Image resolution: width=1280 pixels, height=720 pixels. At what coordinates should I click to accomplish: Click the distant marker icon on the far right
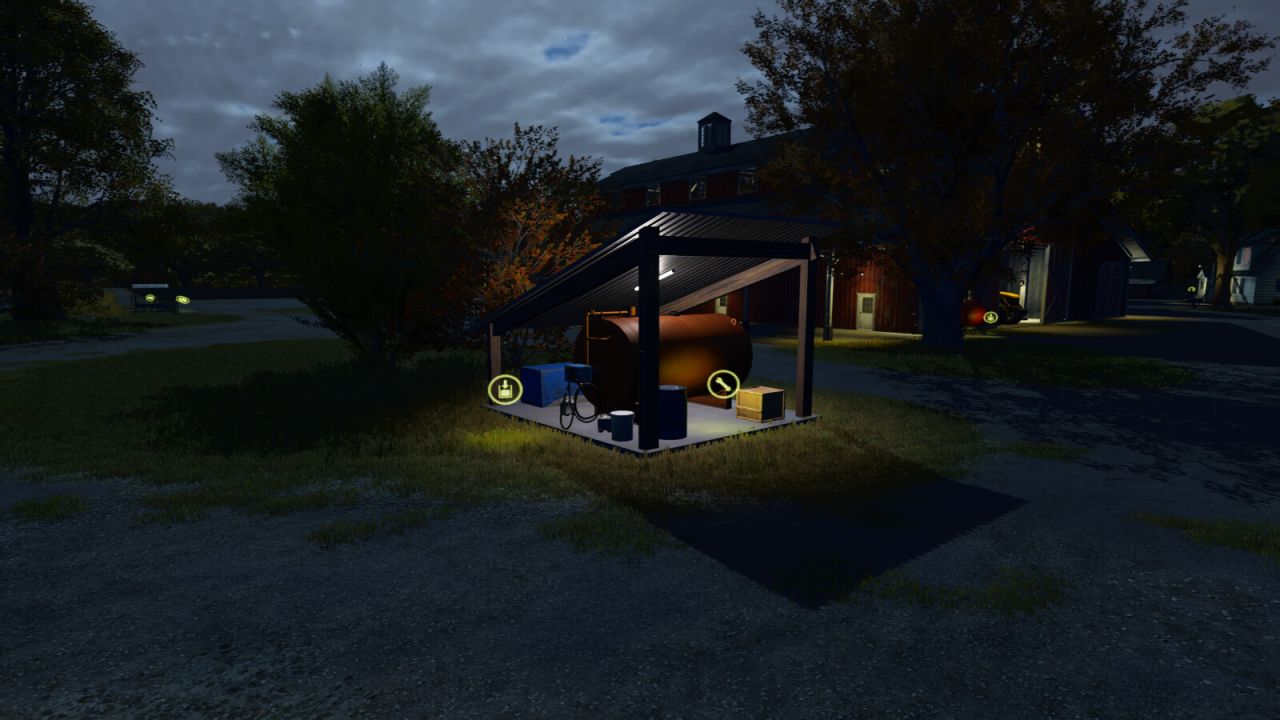pyautogui.click(x=1191, y=289)
